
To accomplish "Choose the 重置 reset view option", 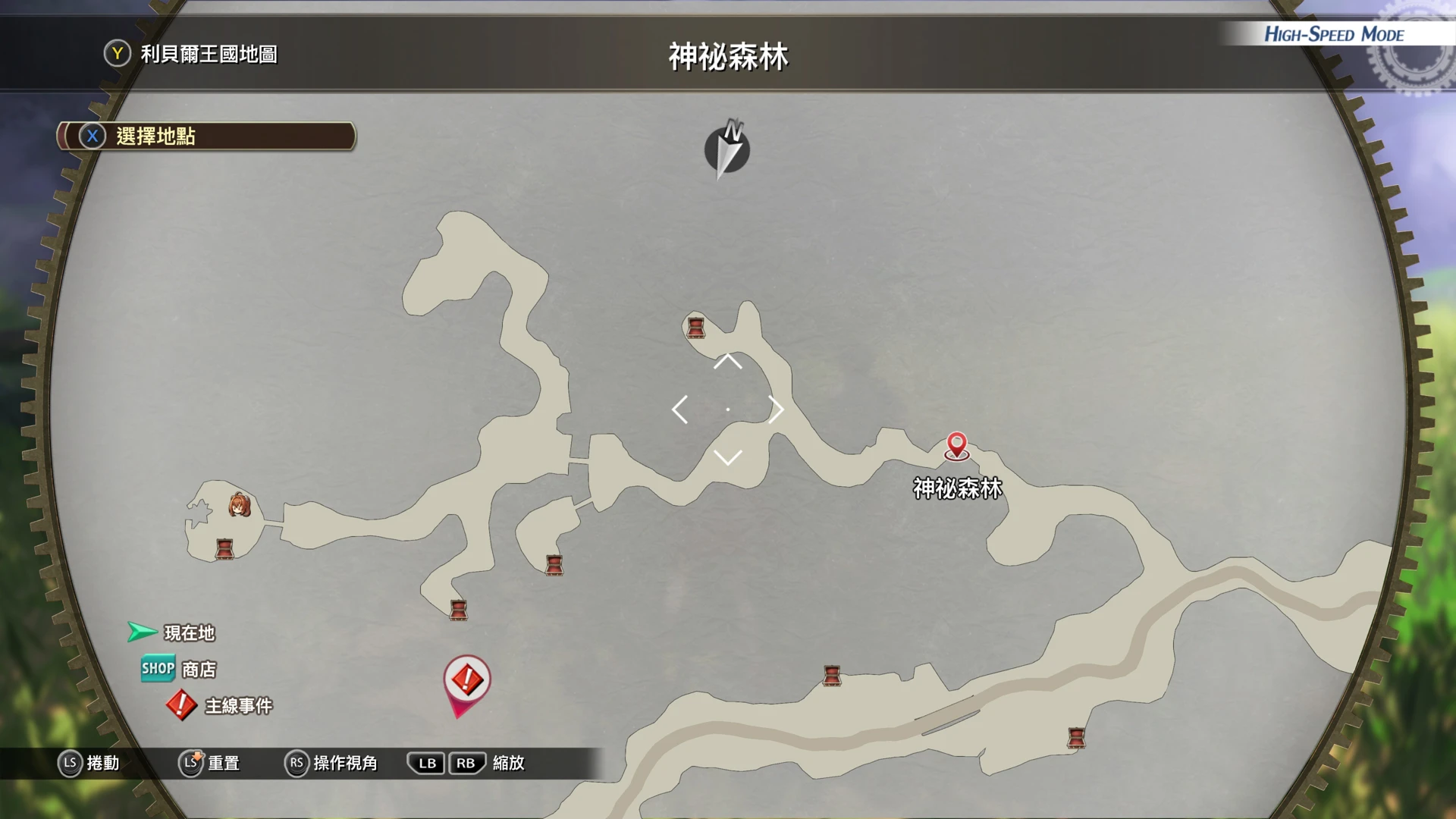I will pos(209,763).
